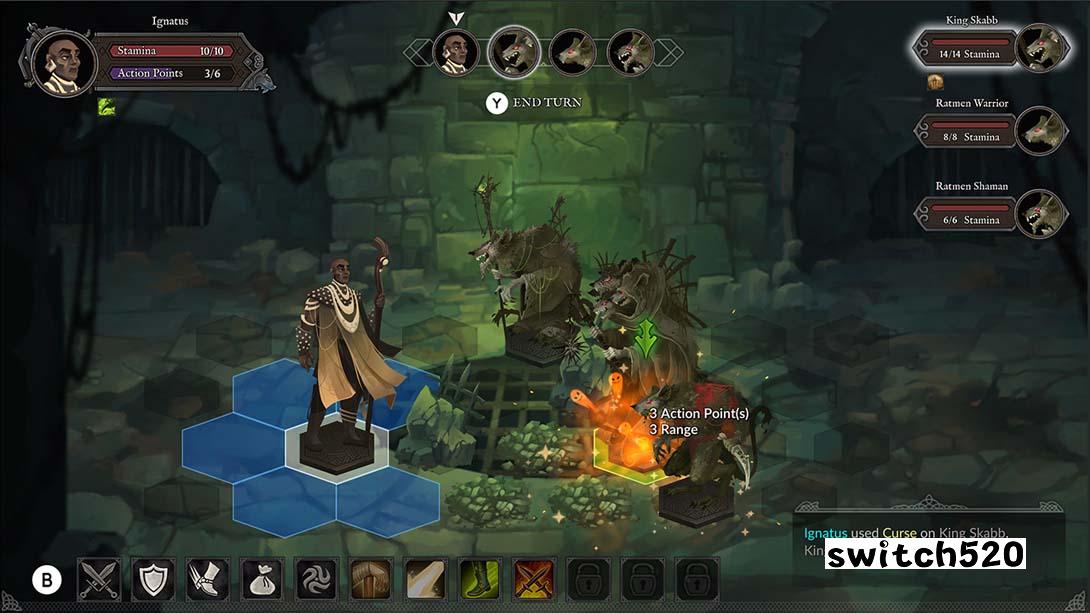Select Ignatus's portrait in the turn order
This screenshot has width=1090, height=613.
tap(456, 51)
